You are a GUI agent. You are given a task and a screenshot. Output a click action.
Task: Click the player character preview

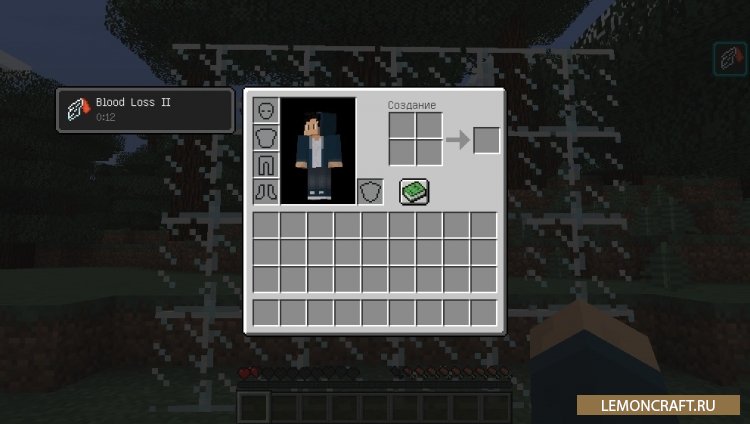tap(319, 150)
